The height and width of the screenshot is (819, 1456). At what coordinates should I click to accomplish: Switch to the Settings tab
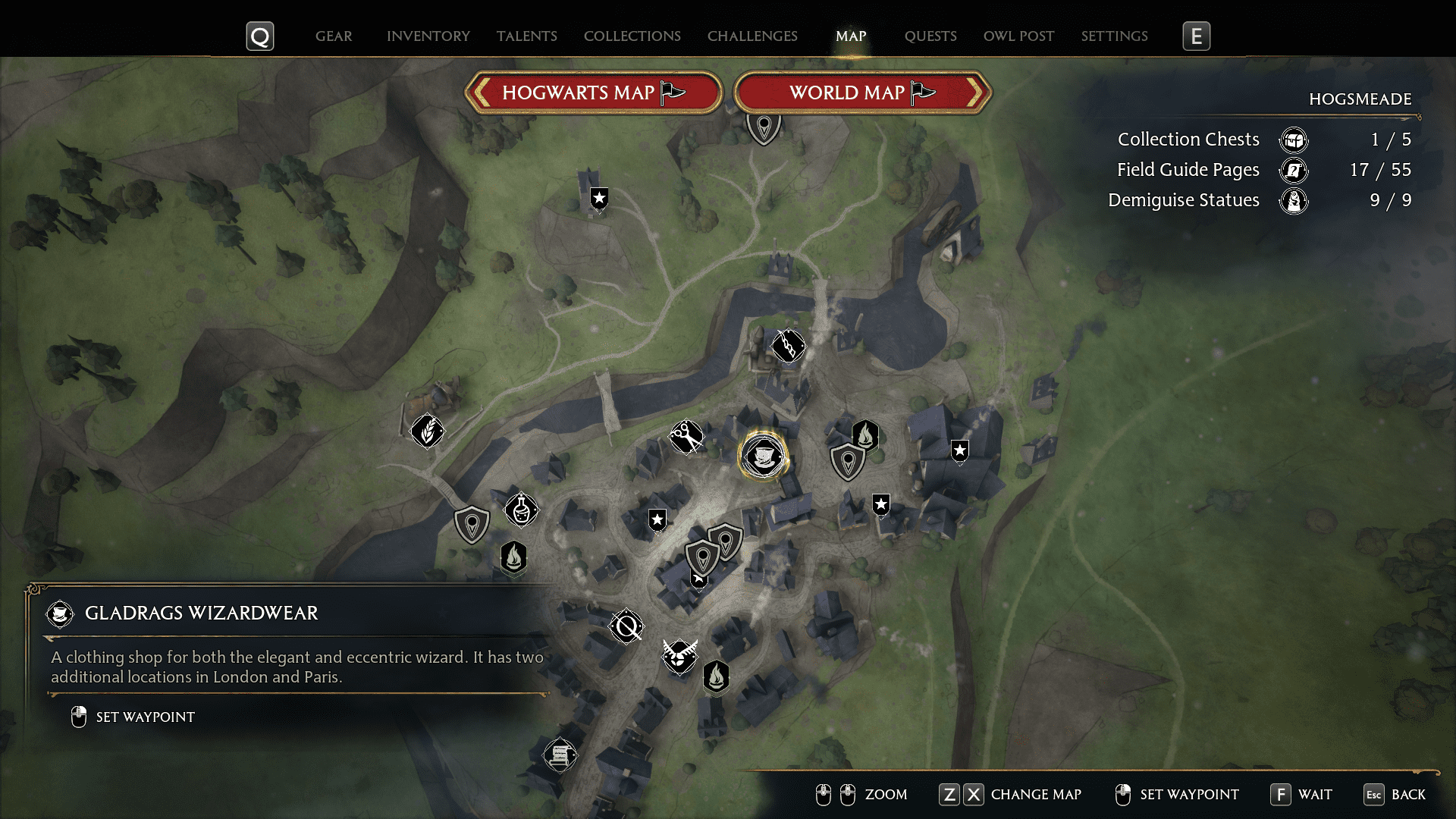click(x=1114, y=36)
